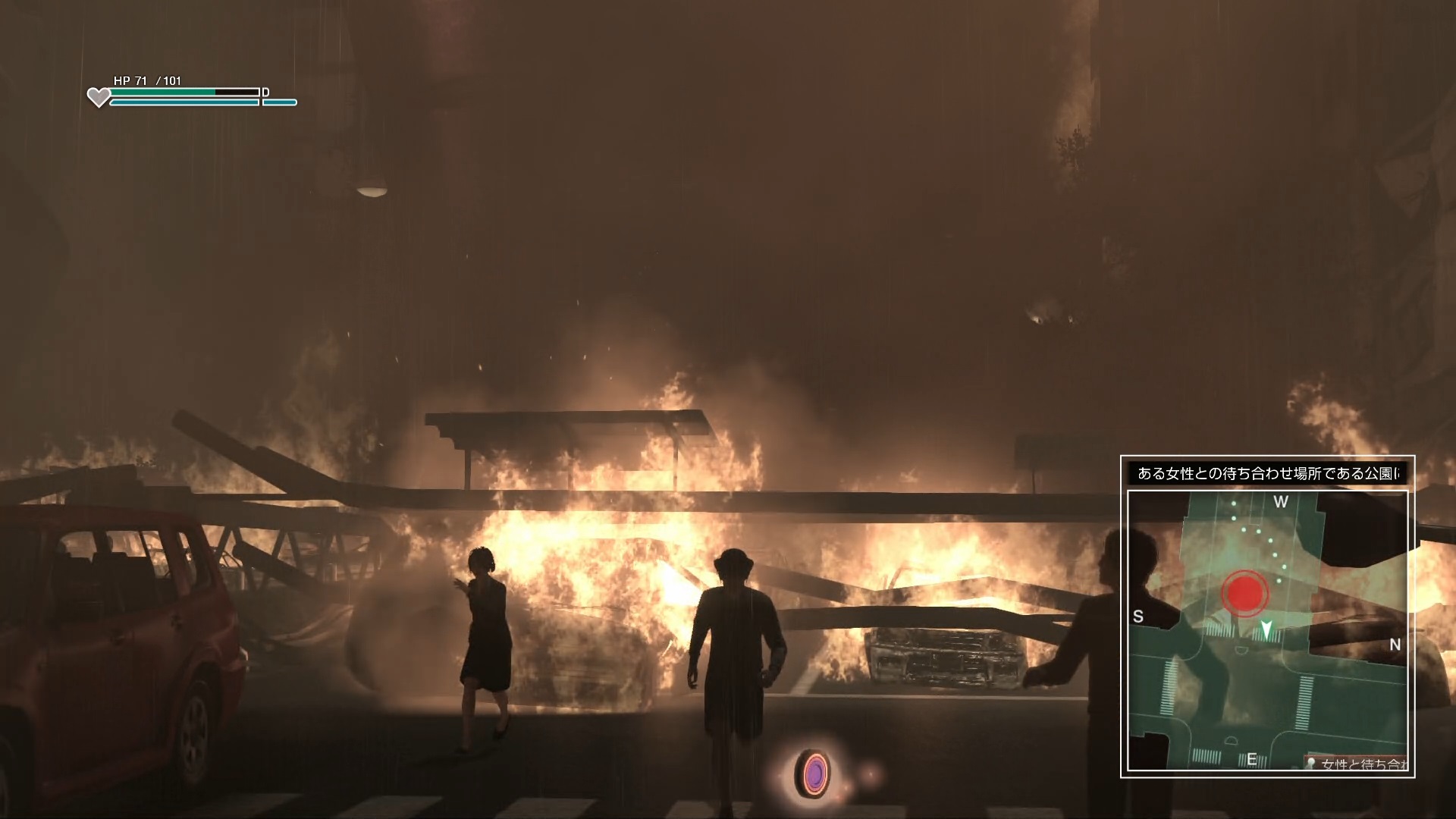Select the red objective marker on the minimap
The height and width of the screenshot is (819, 1456).
pos(1244,591)
